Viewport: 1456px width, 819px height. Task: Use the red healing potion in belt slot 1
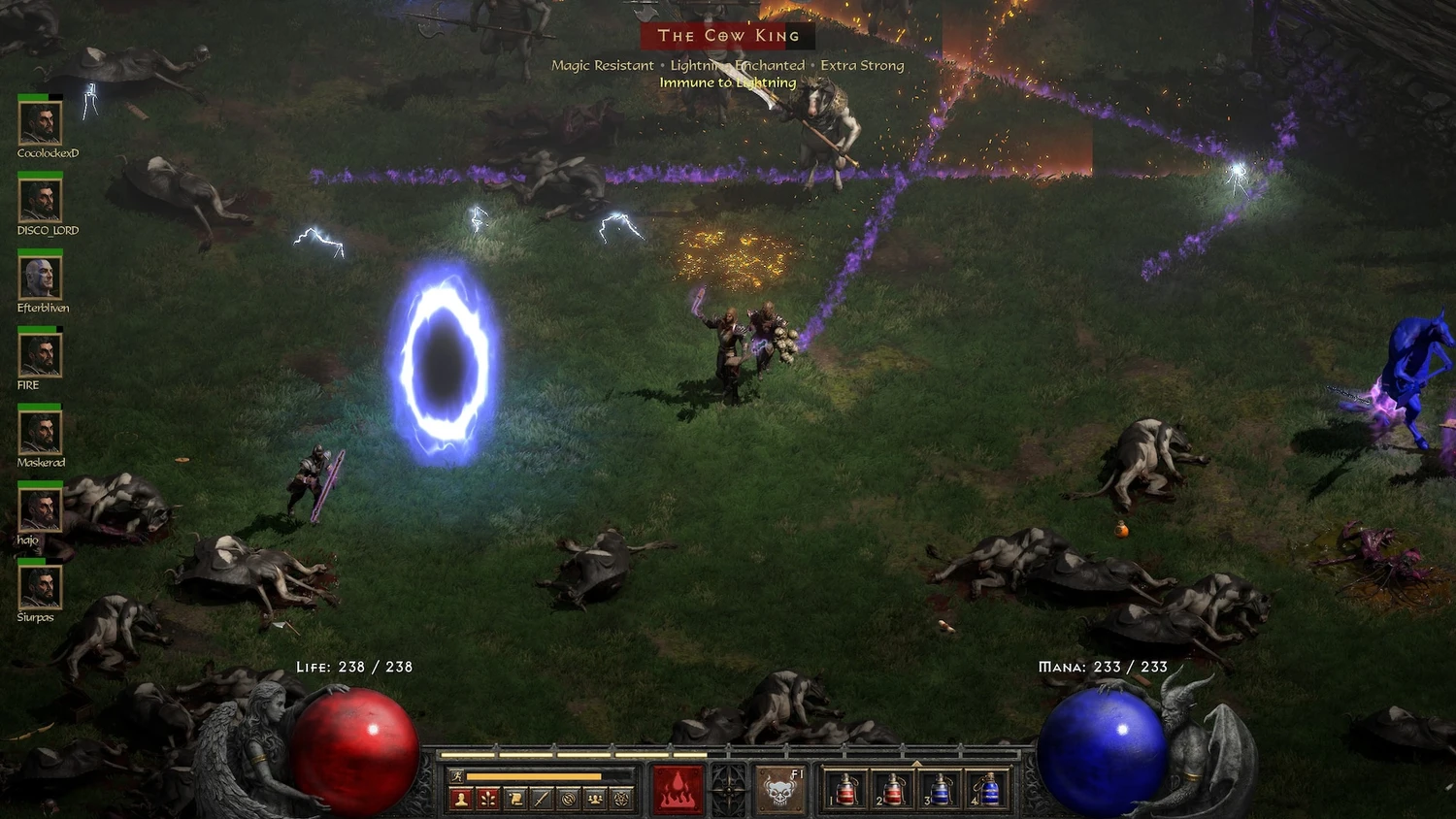pyautogui.click(x=845, y=790)
